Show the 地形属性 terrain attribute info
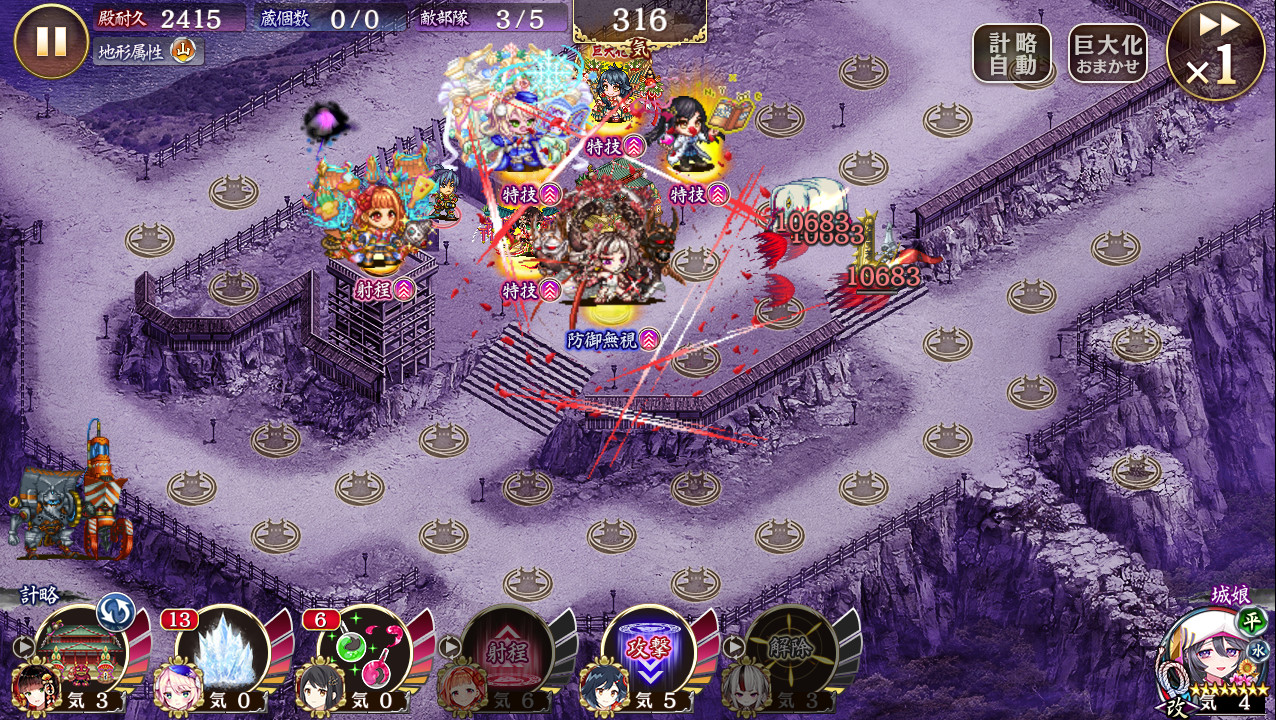This screenshot has height=720, width=1276. 148,50
